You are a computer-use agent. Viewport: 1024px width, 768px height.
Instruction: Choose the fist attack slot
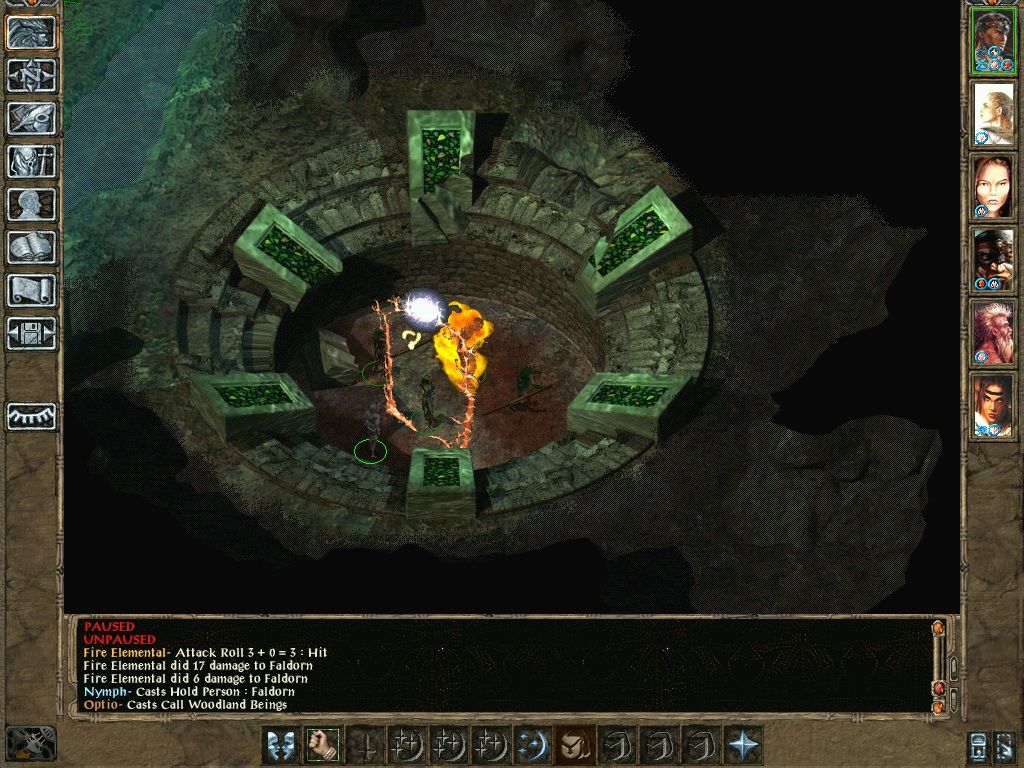coord(322,745)
